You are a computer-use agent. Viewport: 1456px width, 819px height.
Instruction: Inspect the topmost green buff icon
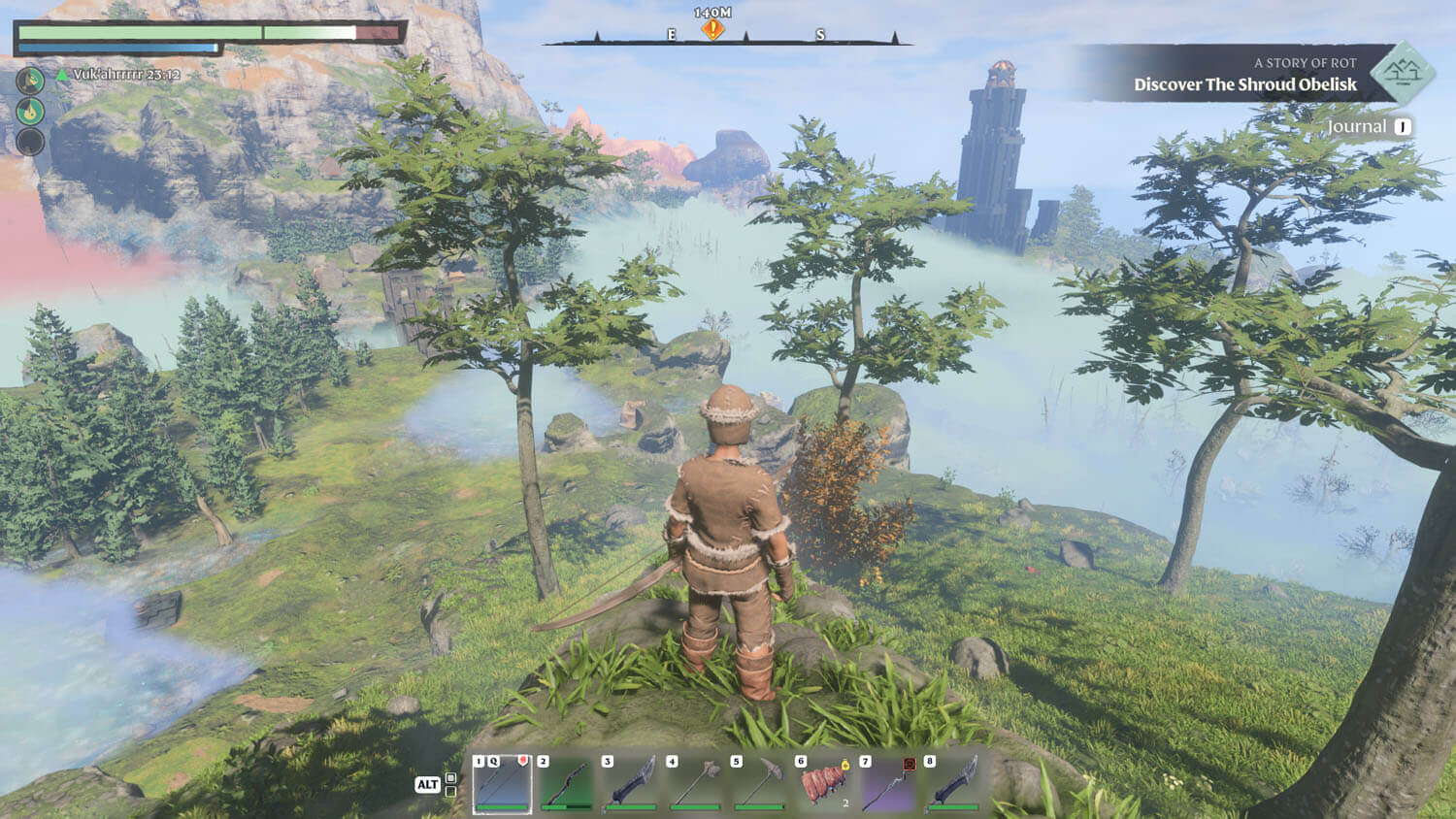point(31,81)
